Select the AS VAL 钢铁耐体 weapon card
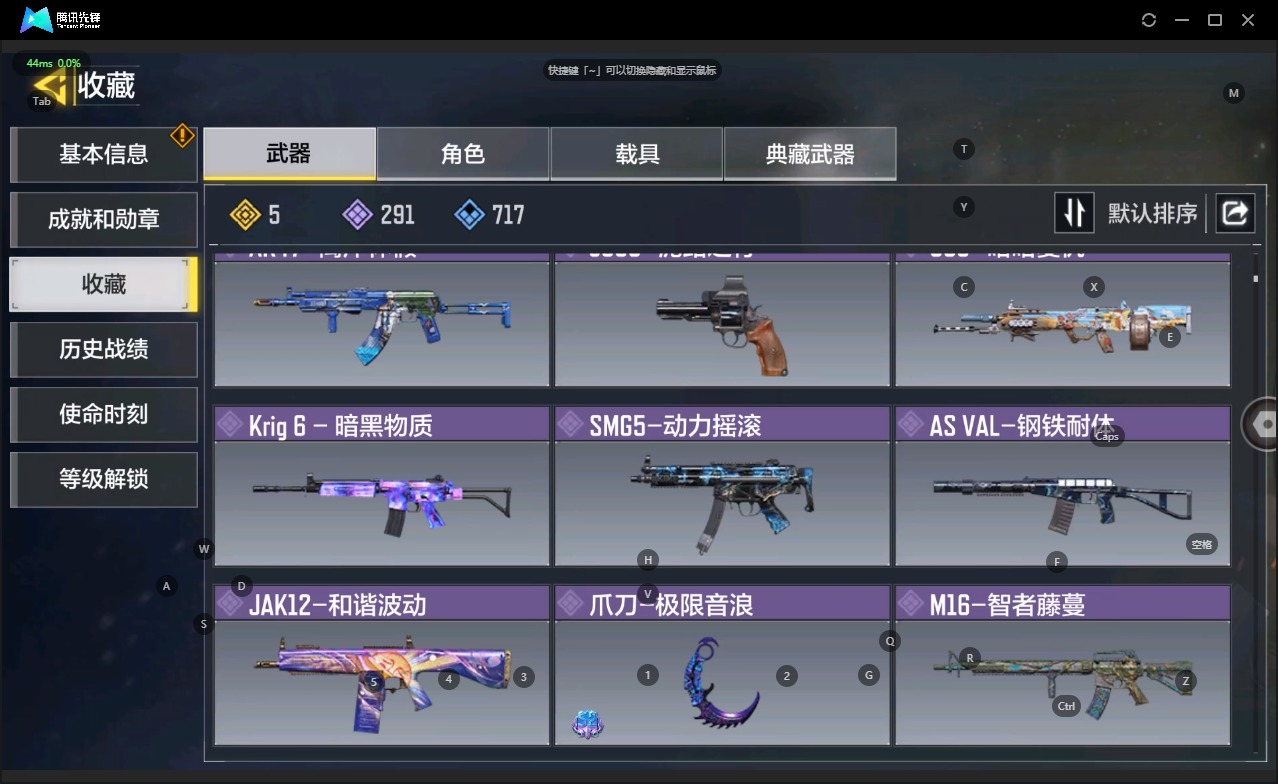 (x=1062, y=486)
